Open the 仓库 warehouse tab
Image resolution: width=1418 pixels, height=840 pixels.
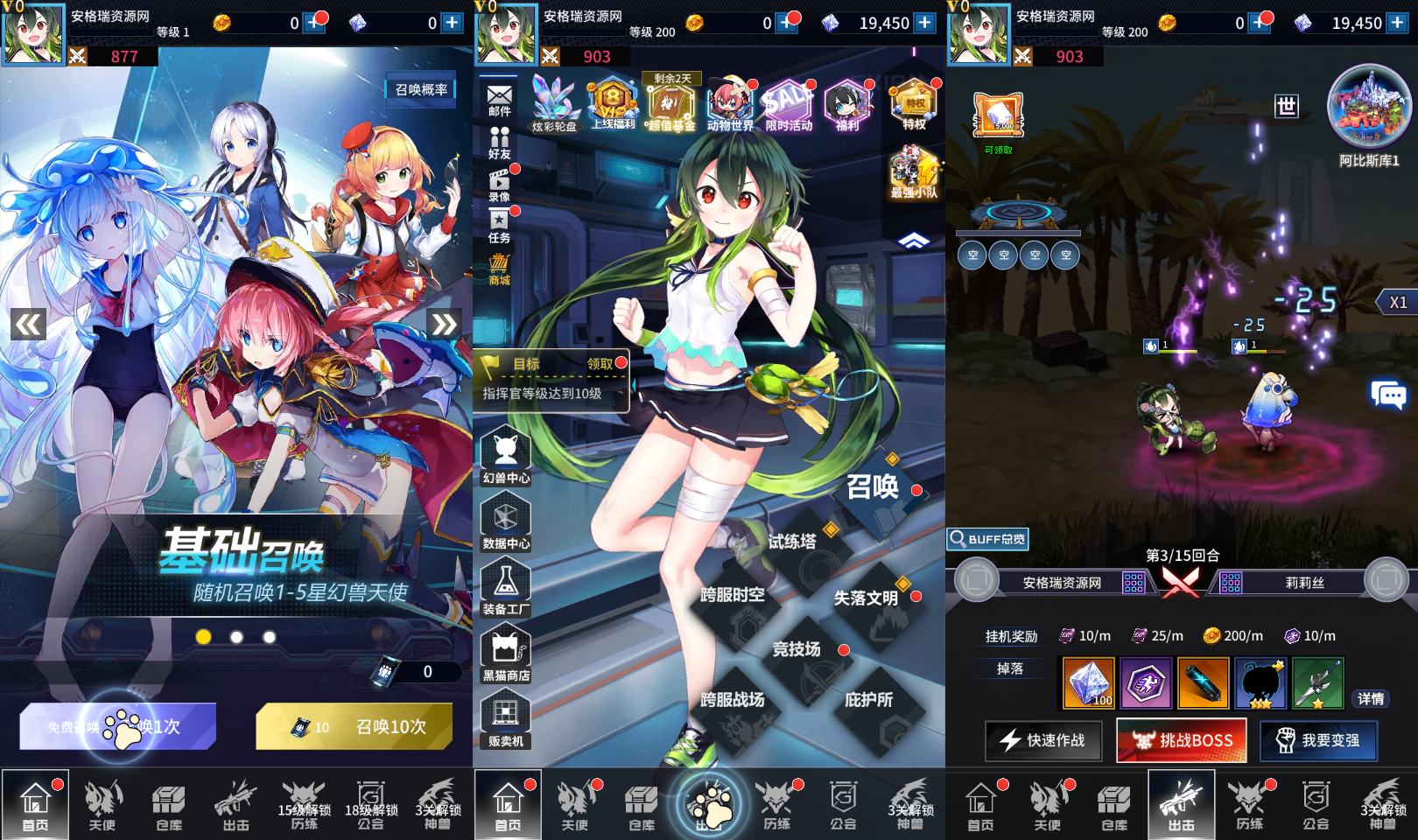click(x=640, y=805)
